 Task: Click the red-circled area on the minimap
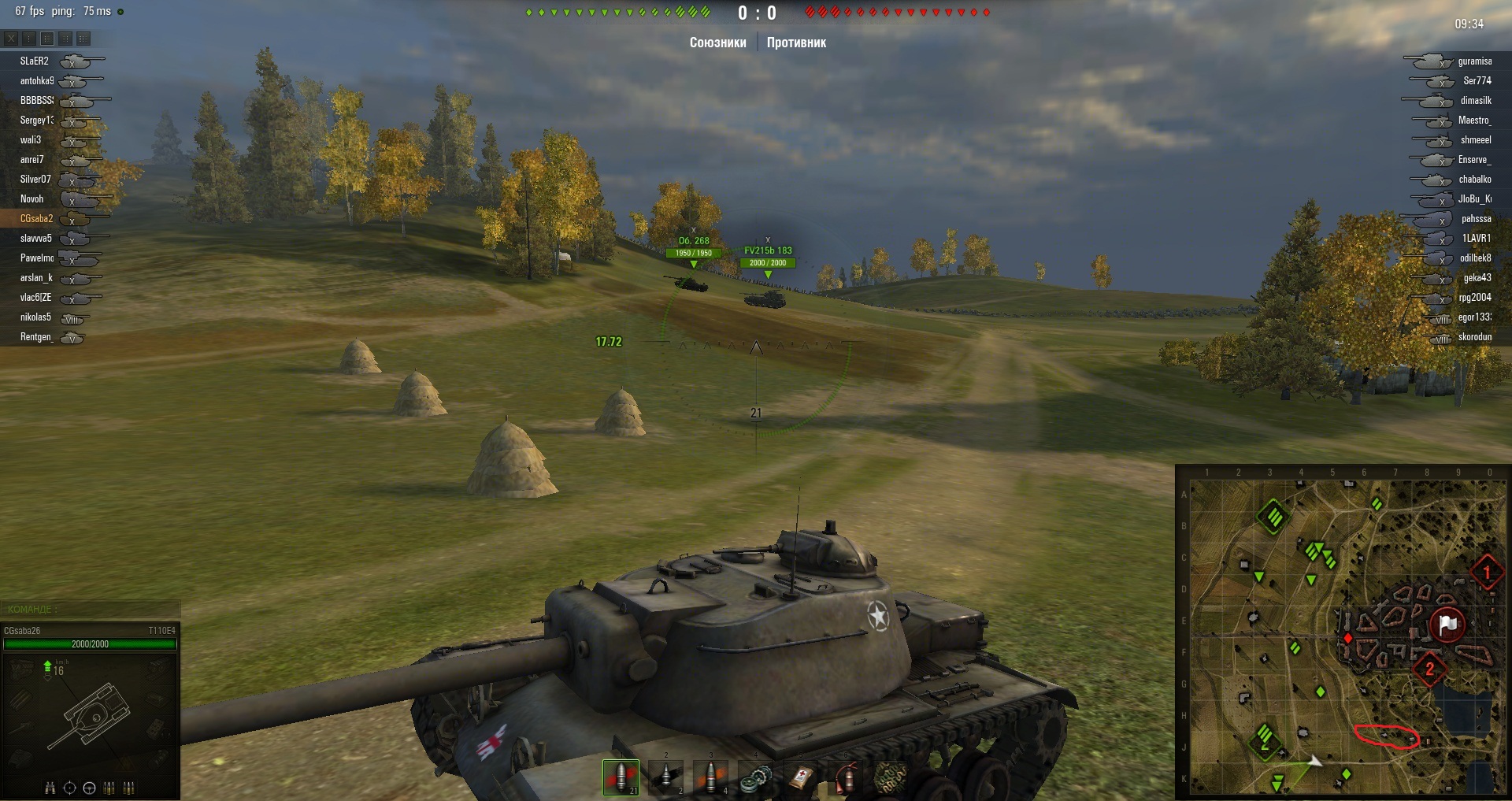1387,736
